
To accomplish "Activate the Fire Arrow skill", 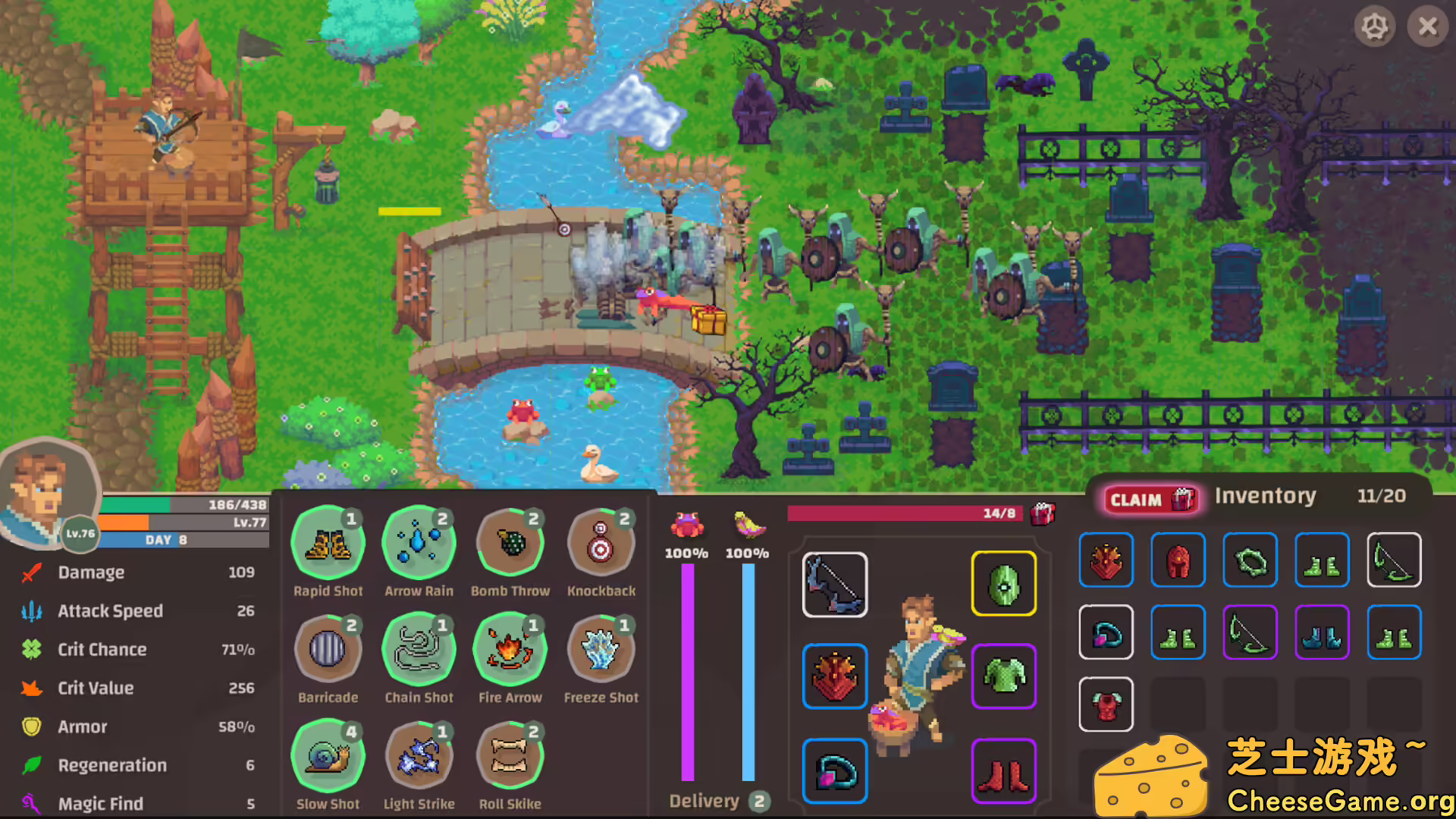I will 510,648.
